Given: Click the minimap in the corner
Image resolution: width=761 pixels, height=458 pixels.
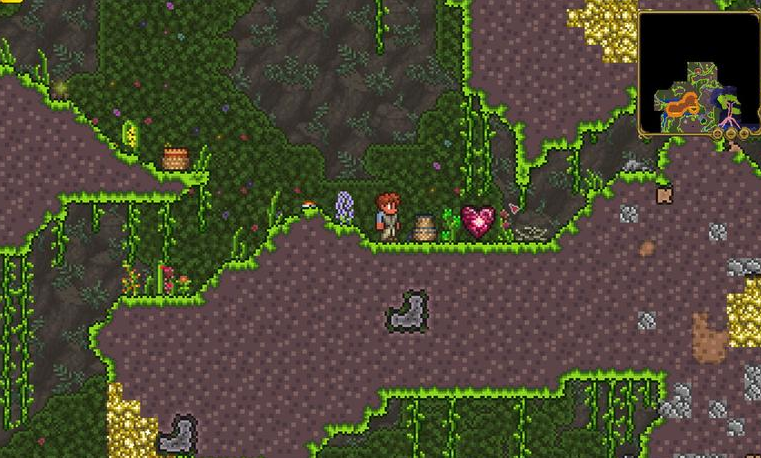Looking at the screenshot, I should pos(698,73).
